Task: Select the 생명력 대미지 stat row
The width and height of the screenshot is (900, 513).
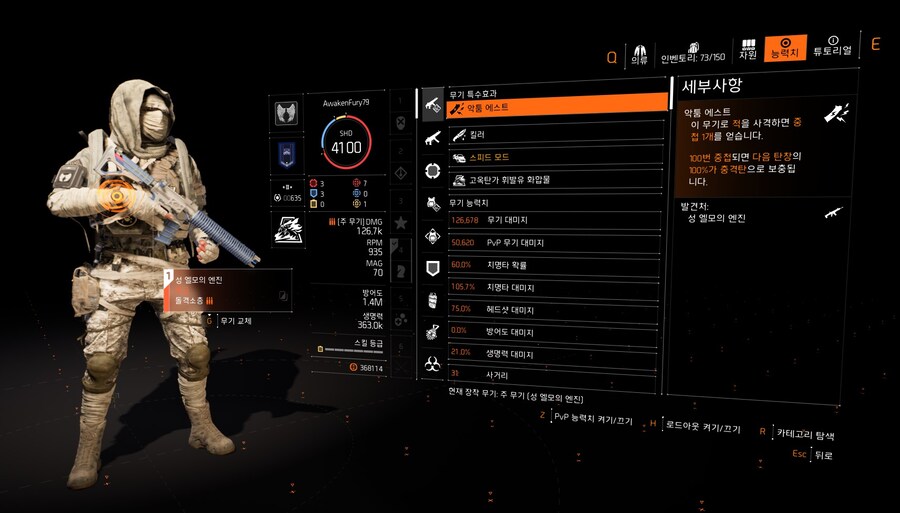Action: 556,352
